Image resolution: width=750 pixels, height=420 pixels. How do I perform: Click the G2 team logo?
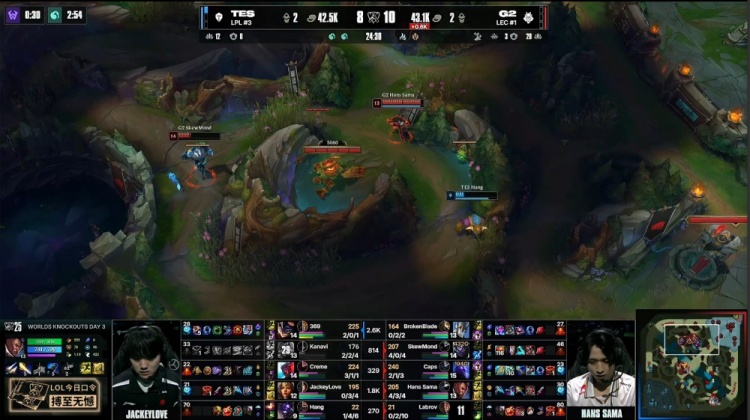tap(535, 17)
